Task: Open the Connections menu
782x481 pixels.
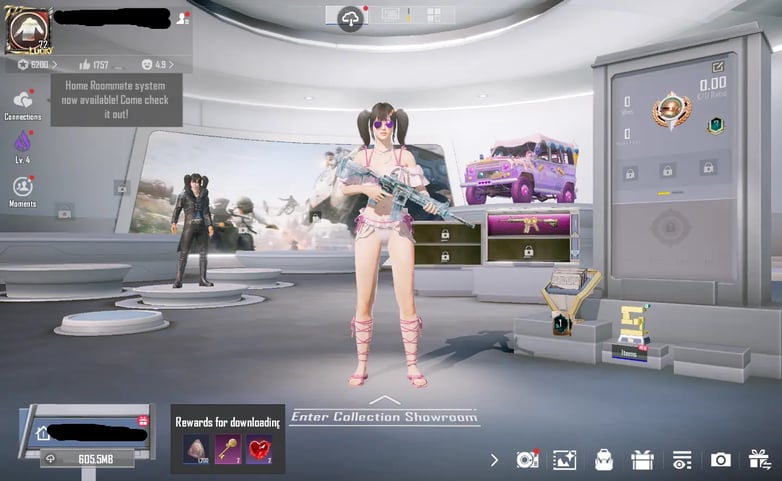Action: pyautogui.click(x=22, y=101)
